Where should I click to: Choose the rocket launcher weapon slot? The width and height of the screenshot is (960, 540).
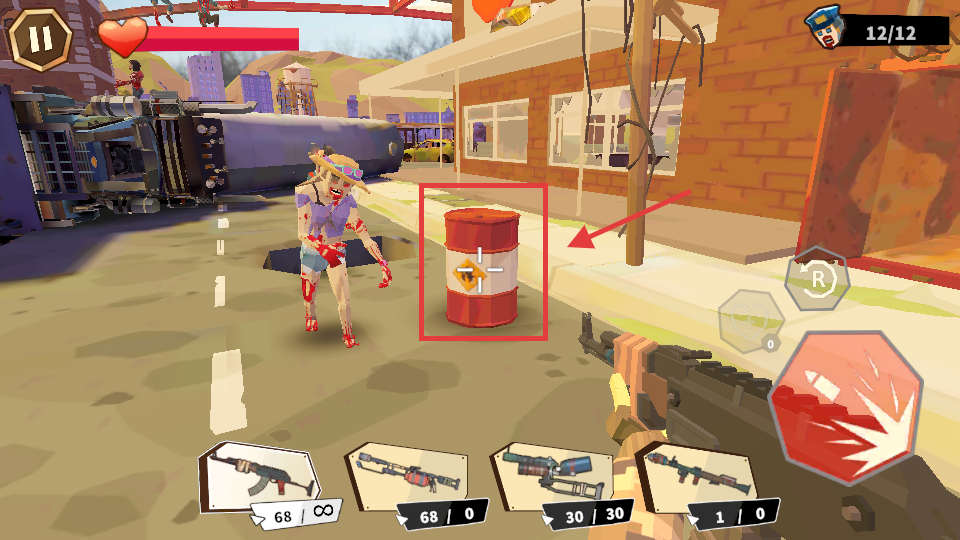[696, 474]
